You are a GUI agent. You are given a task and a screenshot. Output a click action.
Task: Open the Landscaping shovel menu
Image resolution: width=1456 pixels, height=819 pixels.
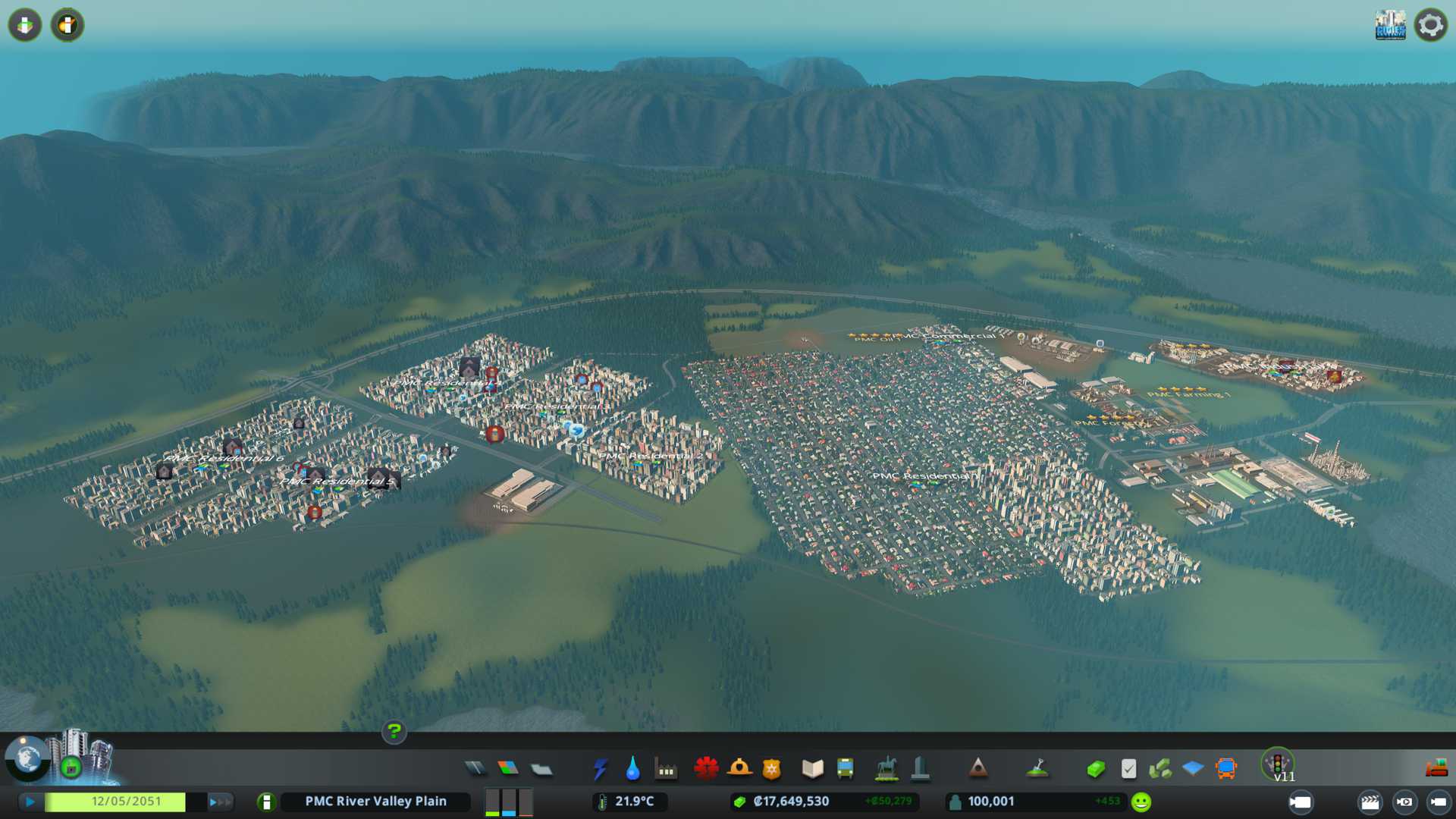(1037, 769)
